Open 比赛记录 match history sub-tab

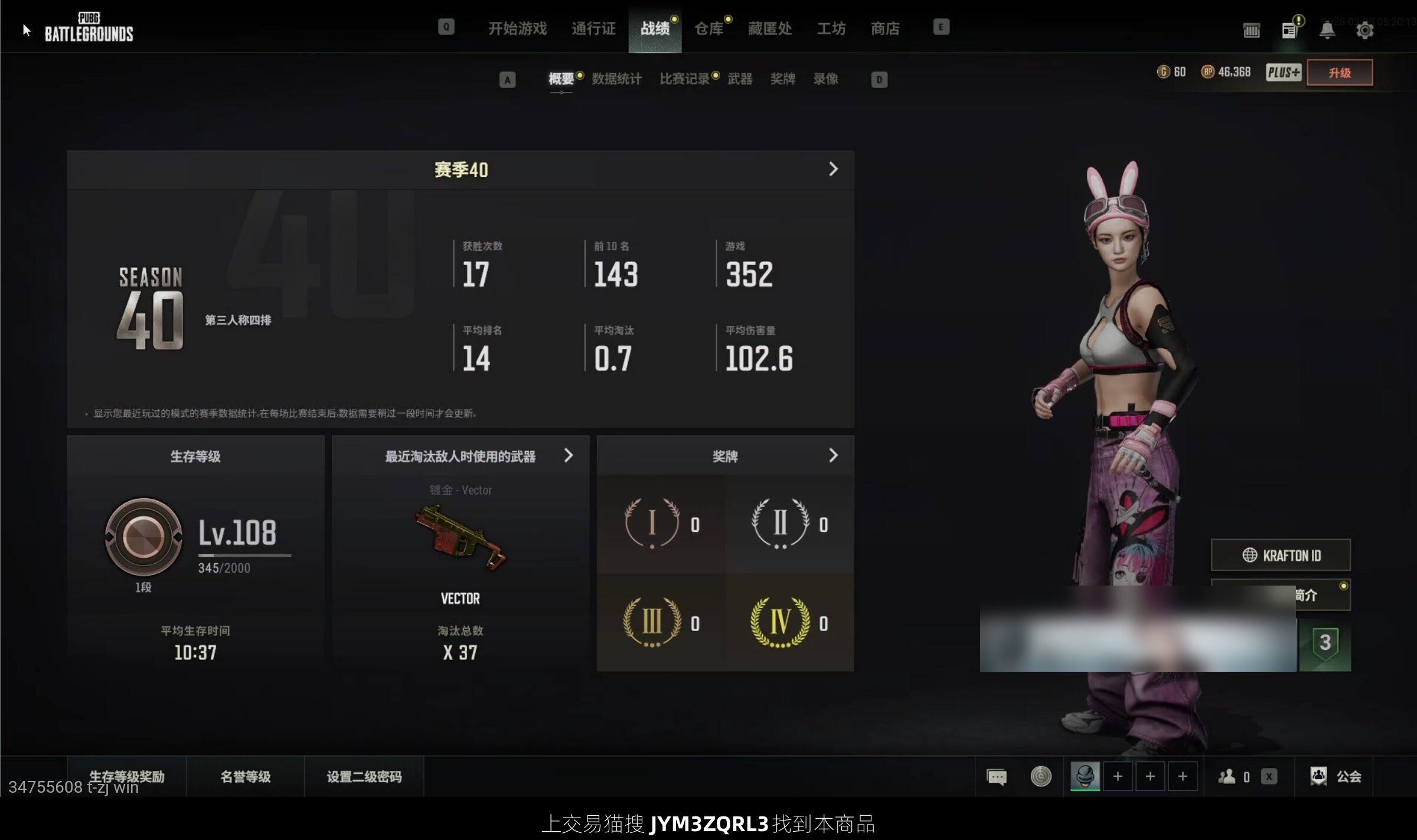click(684, 79)
